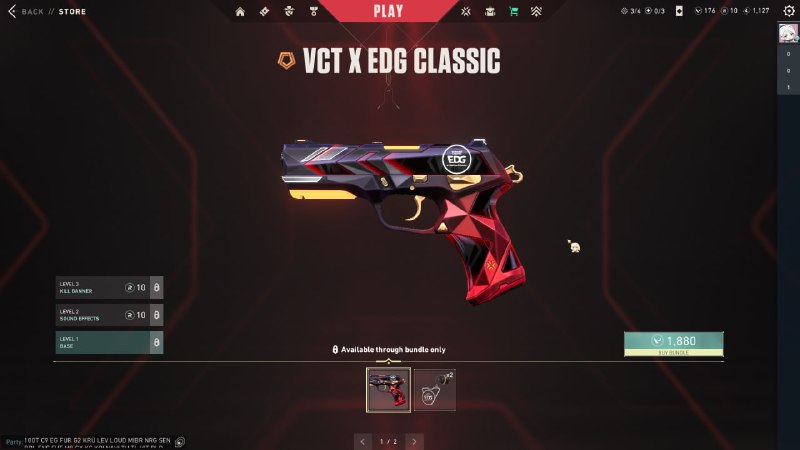Open the party chat icon
The image size is (800, 450).
(x=180, y=441)
